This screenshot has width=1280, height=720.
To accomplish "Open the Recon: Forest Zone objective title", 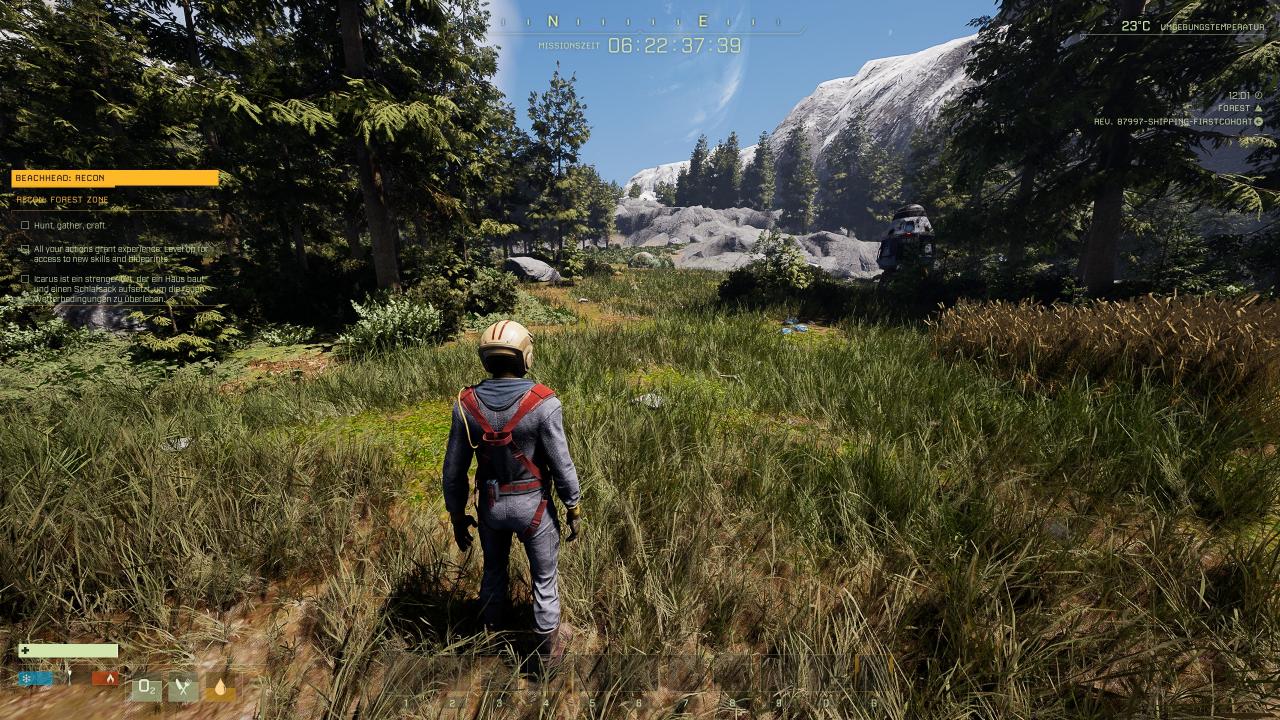I will point(63,200).
